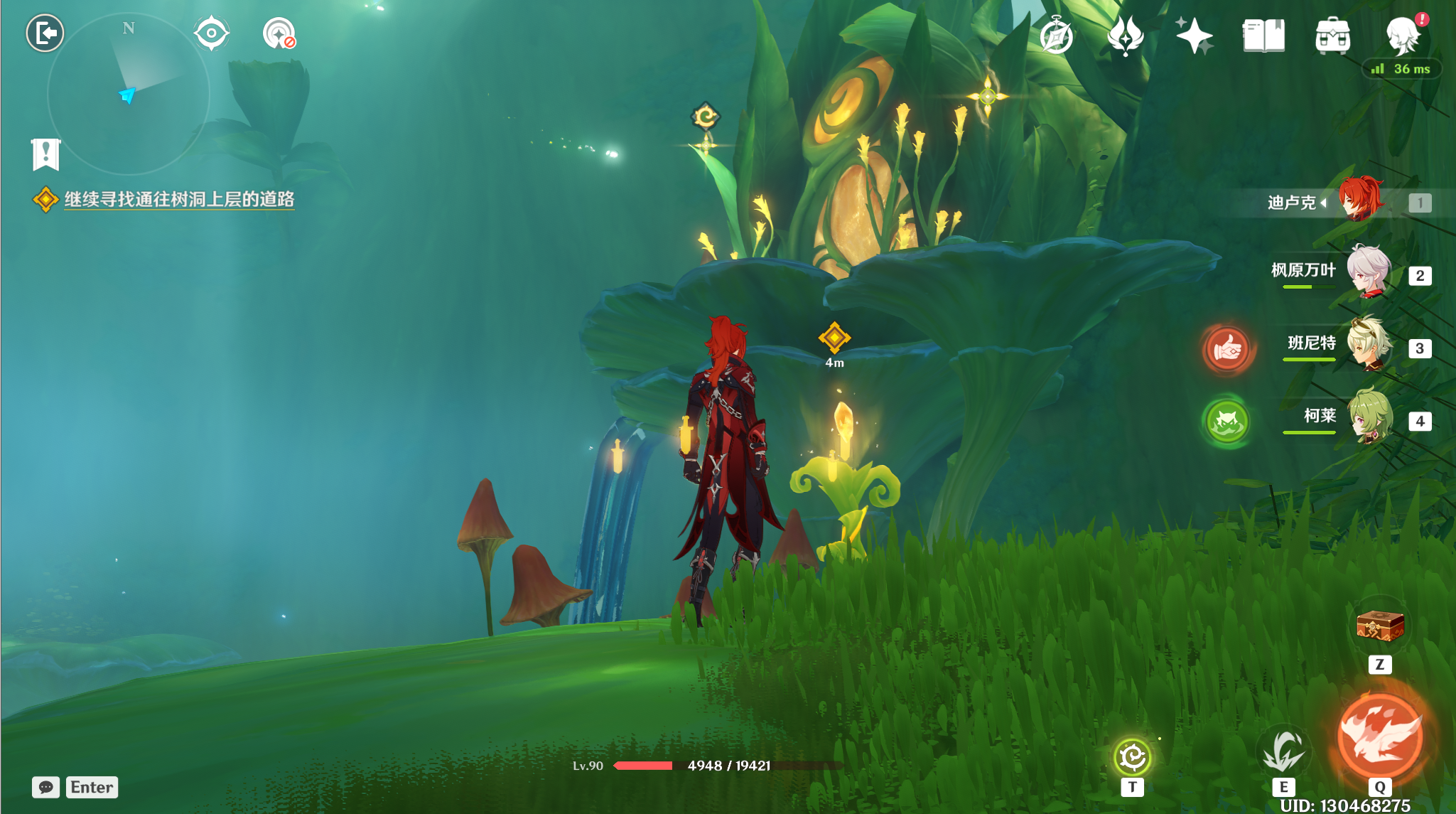Open the wings battle pass icon

pyautogui.click(x=1125, y=36)
